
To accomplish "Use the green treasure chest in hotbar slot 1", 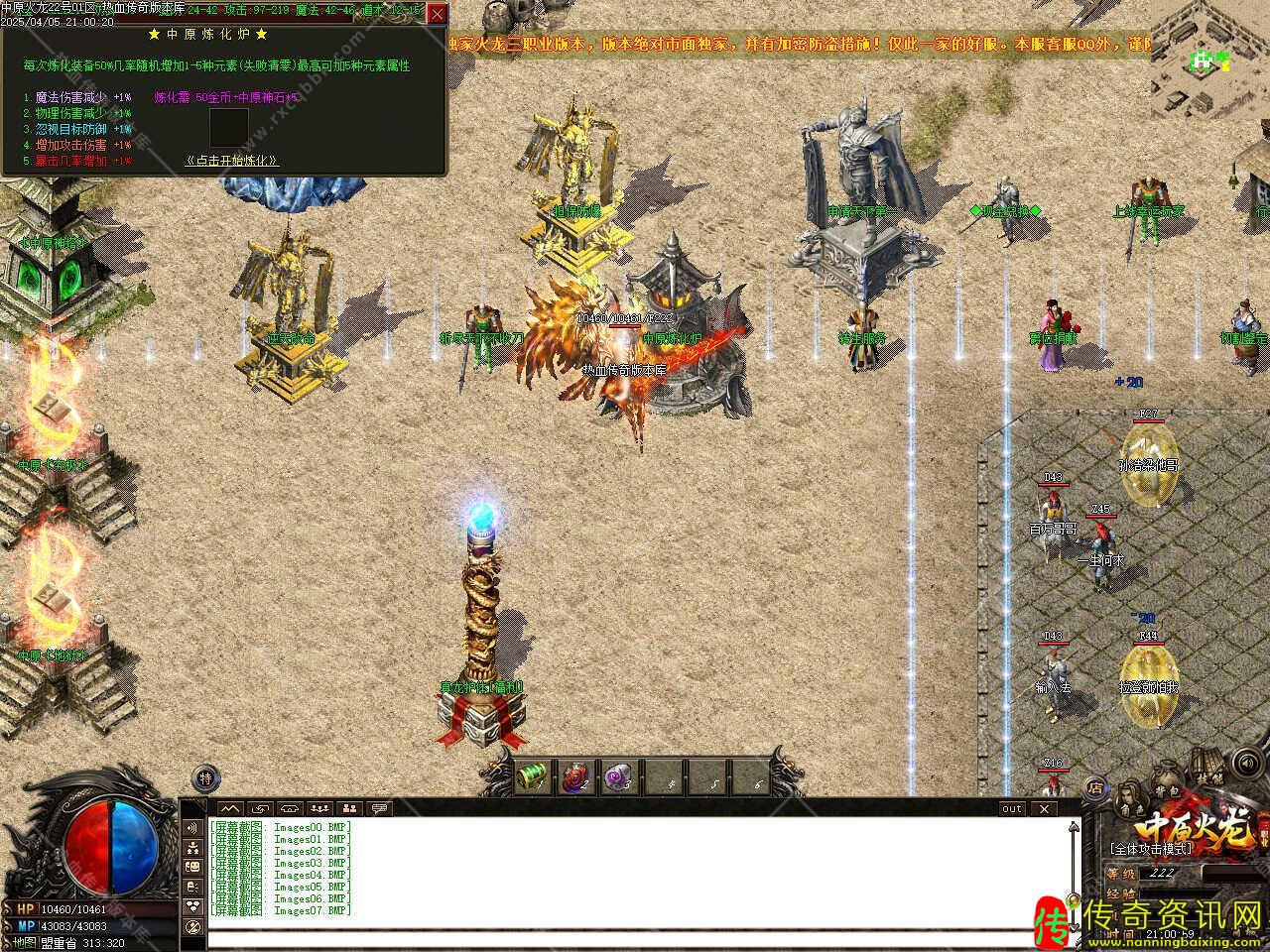I will click(x=534, y=776).
